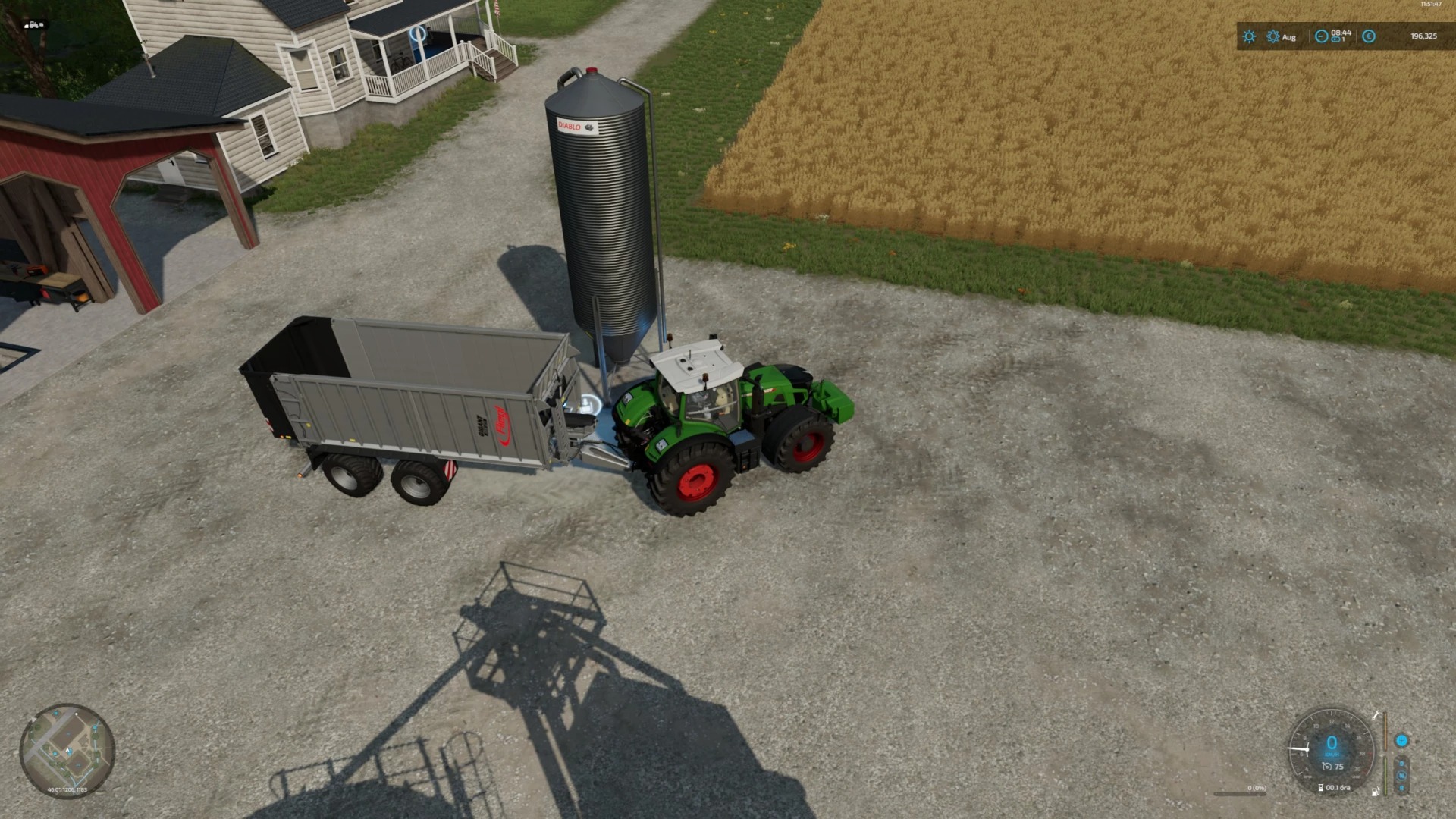
Task: Select the reverse R gear indicator
Action: [x=1401, y=787]
